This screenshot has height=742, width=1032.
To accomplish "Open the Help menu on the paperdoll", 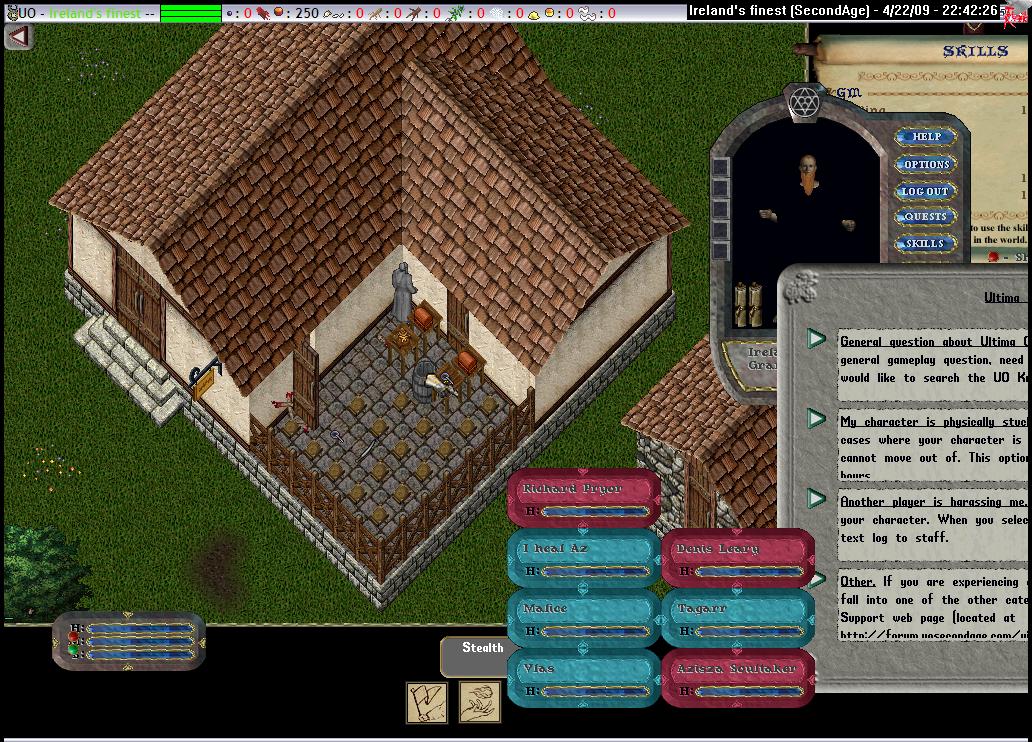I will click(x=926, y=137).
